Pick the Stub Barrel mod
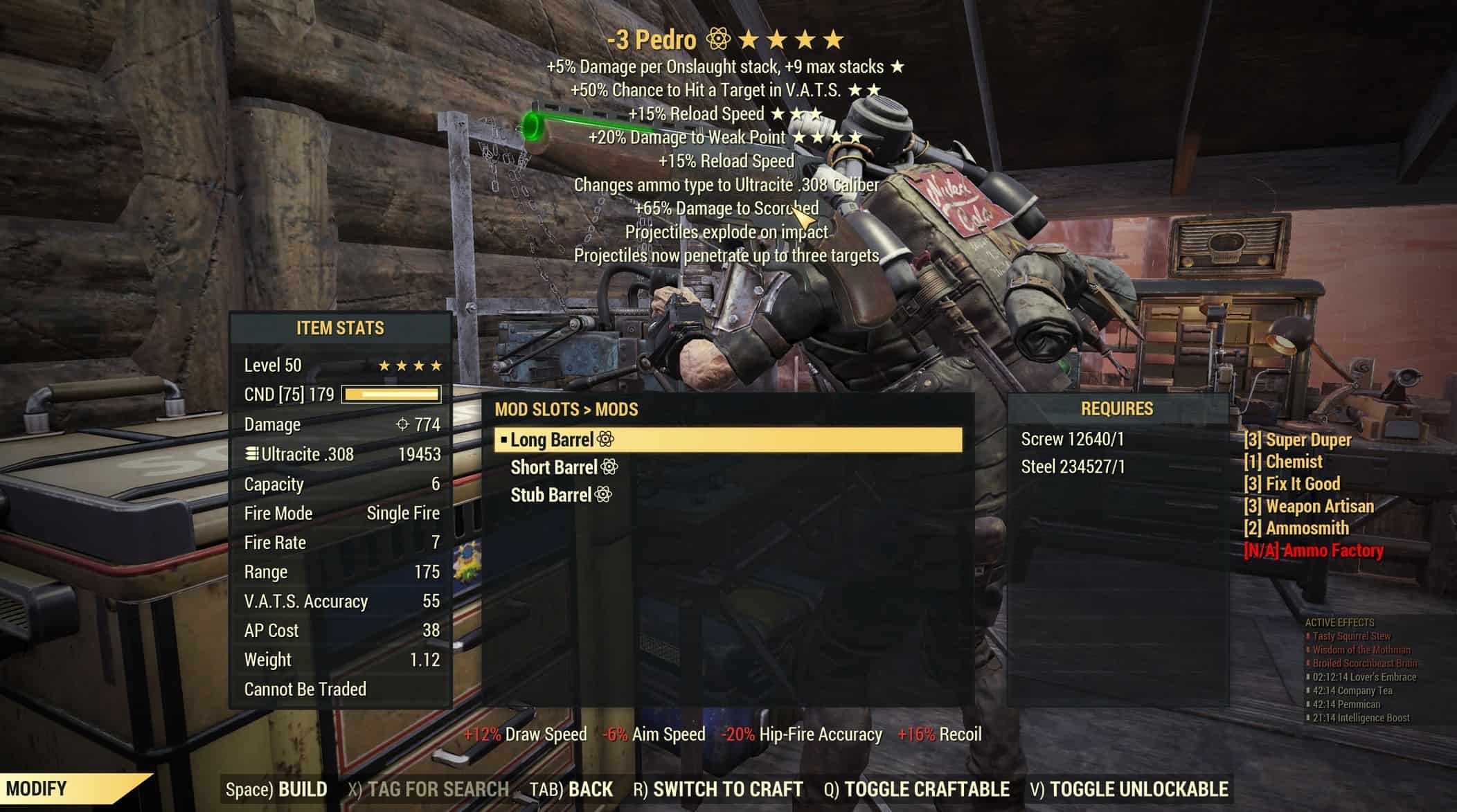The width and height of the screenshot is (1457, 812). pyautogui.click(x=552, y=496)
